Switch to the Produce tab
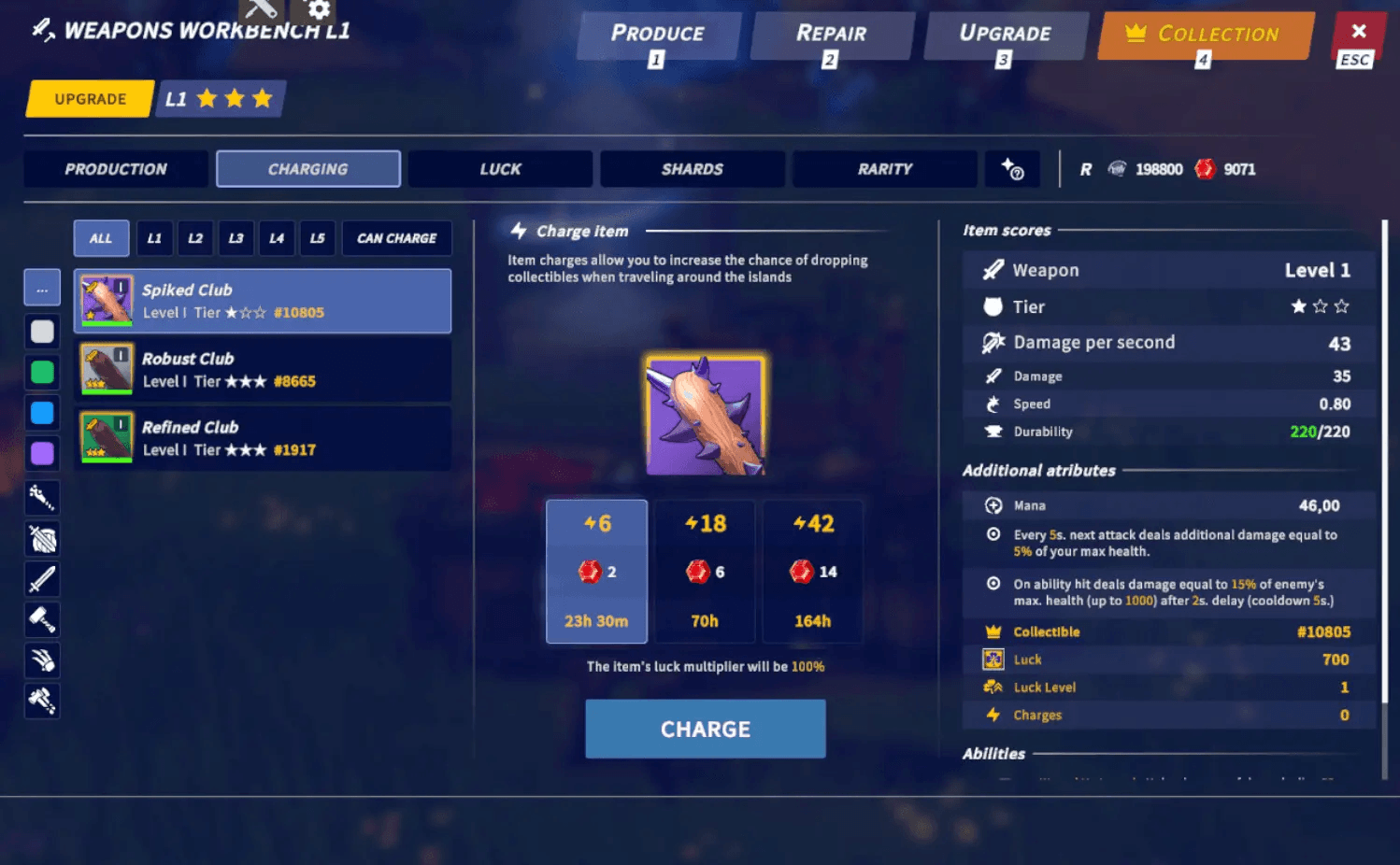 [658, 35]
